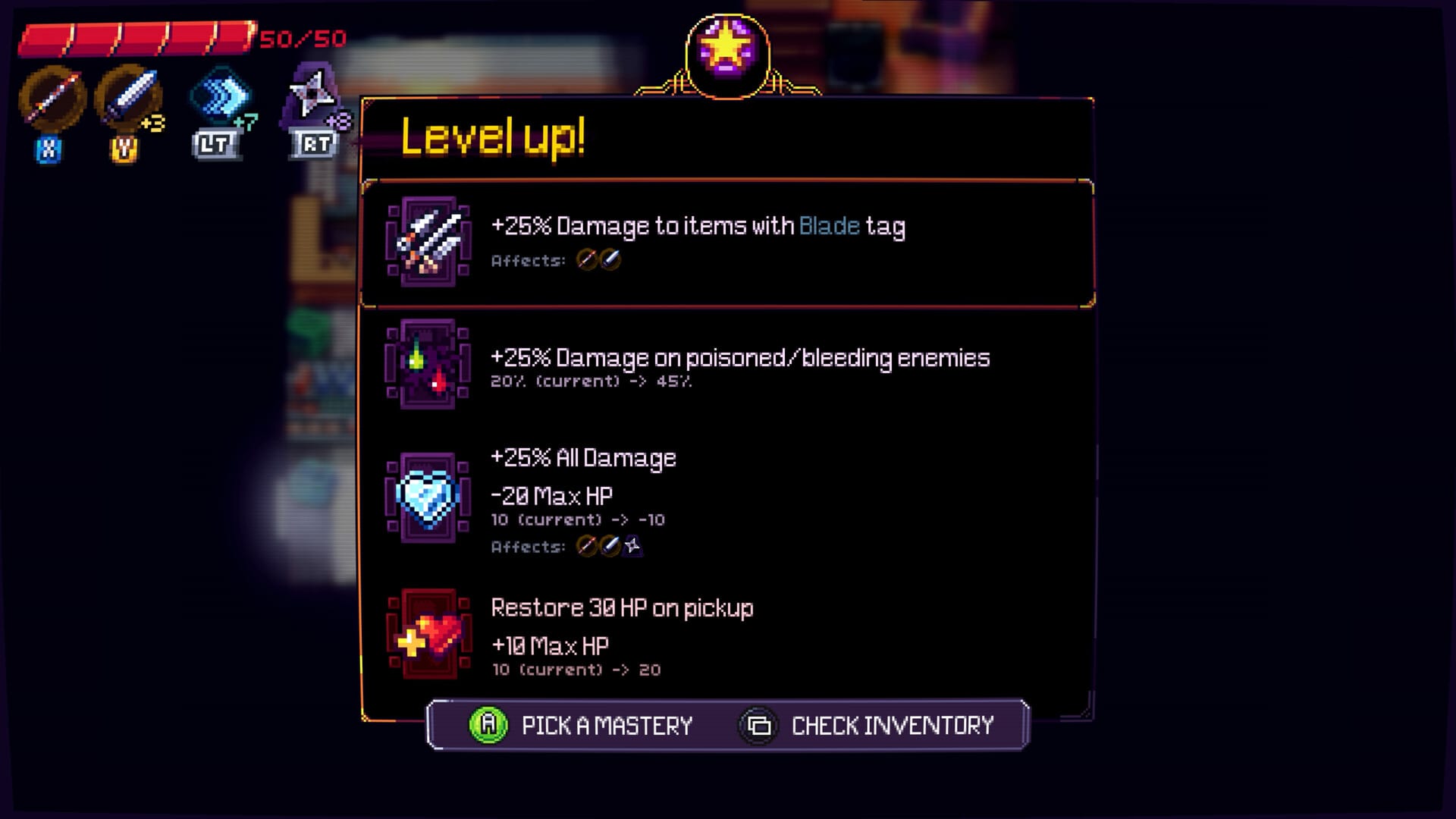This screenshot has height=819, width=1456.
Task: Take the Restore 30 HP on pickup mastery
Action: pyautogui.click(x=726, y=635)
